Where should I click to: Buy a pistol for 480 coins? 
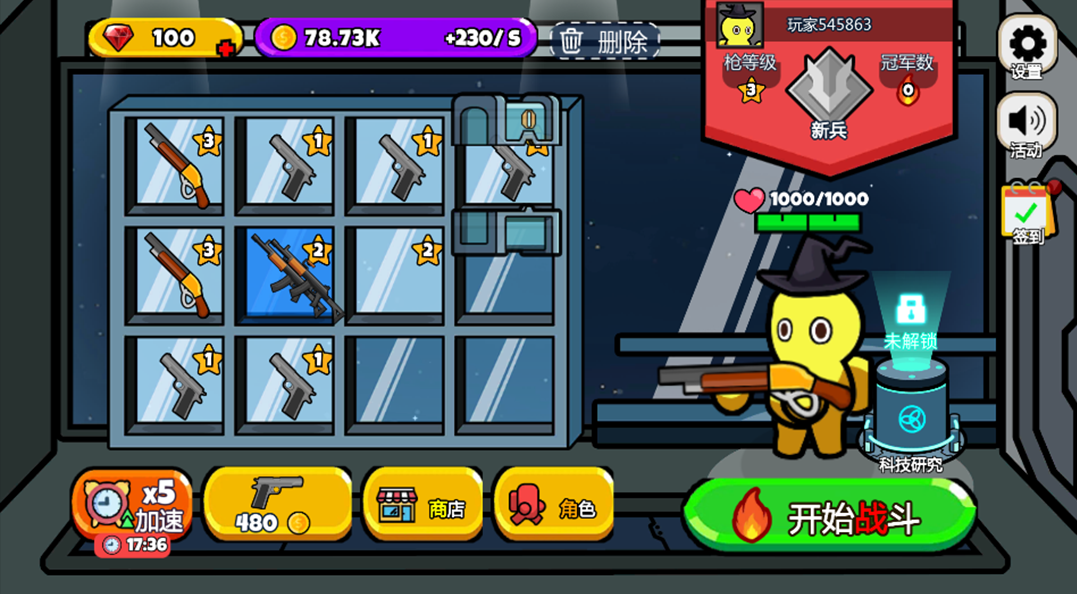[x=277, y=504]
